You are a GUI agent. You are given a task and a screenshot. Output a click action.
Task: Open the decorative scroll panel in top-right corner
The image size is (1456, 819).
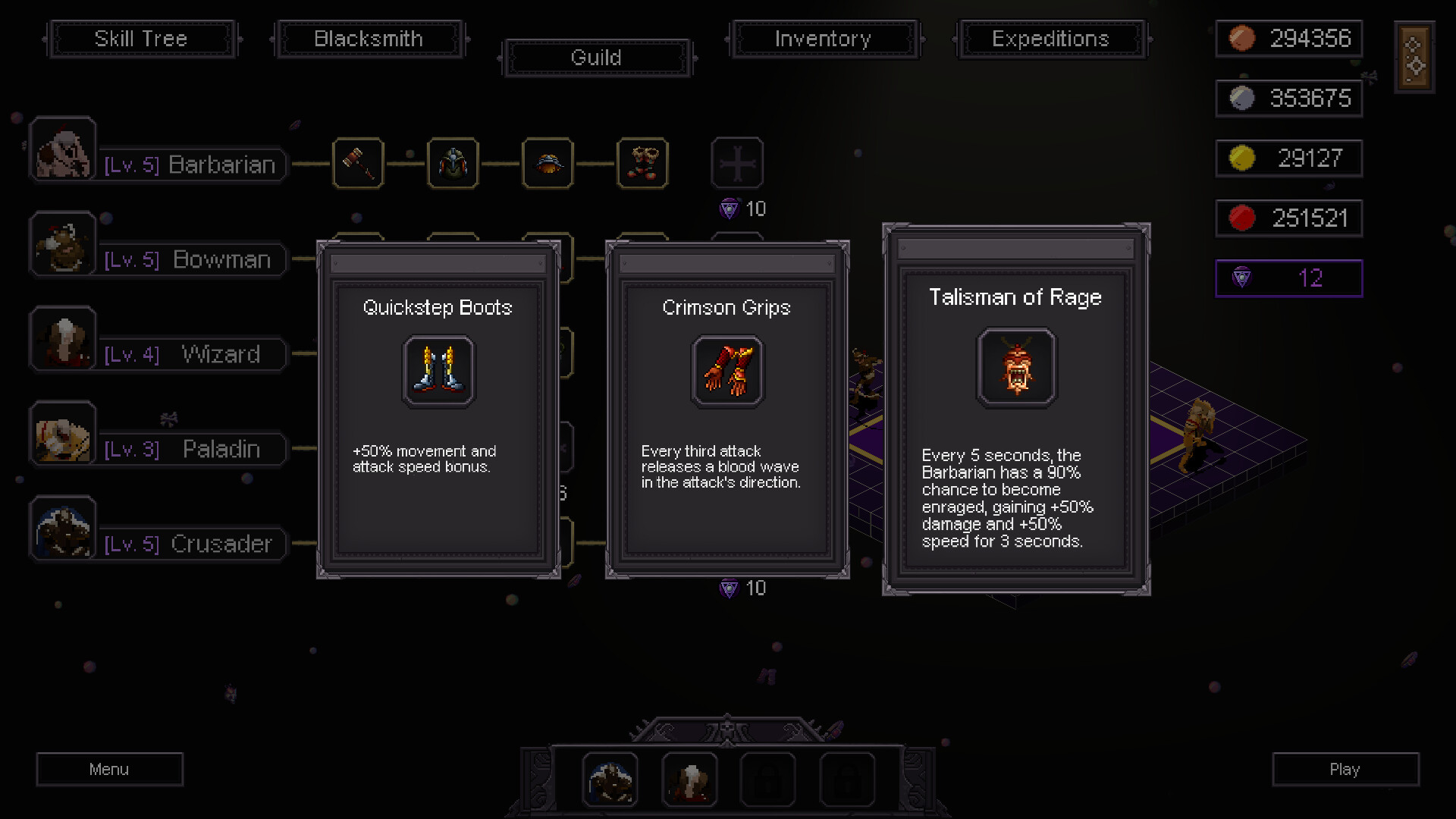click(1414, 57)
